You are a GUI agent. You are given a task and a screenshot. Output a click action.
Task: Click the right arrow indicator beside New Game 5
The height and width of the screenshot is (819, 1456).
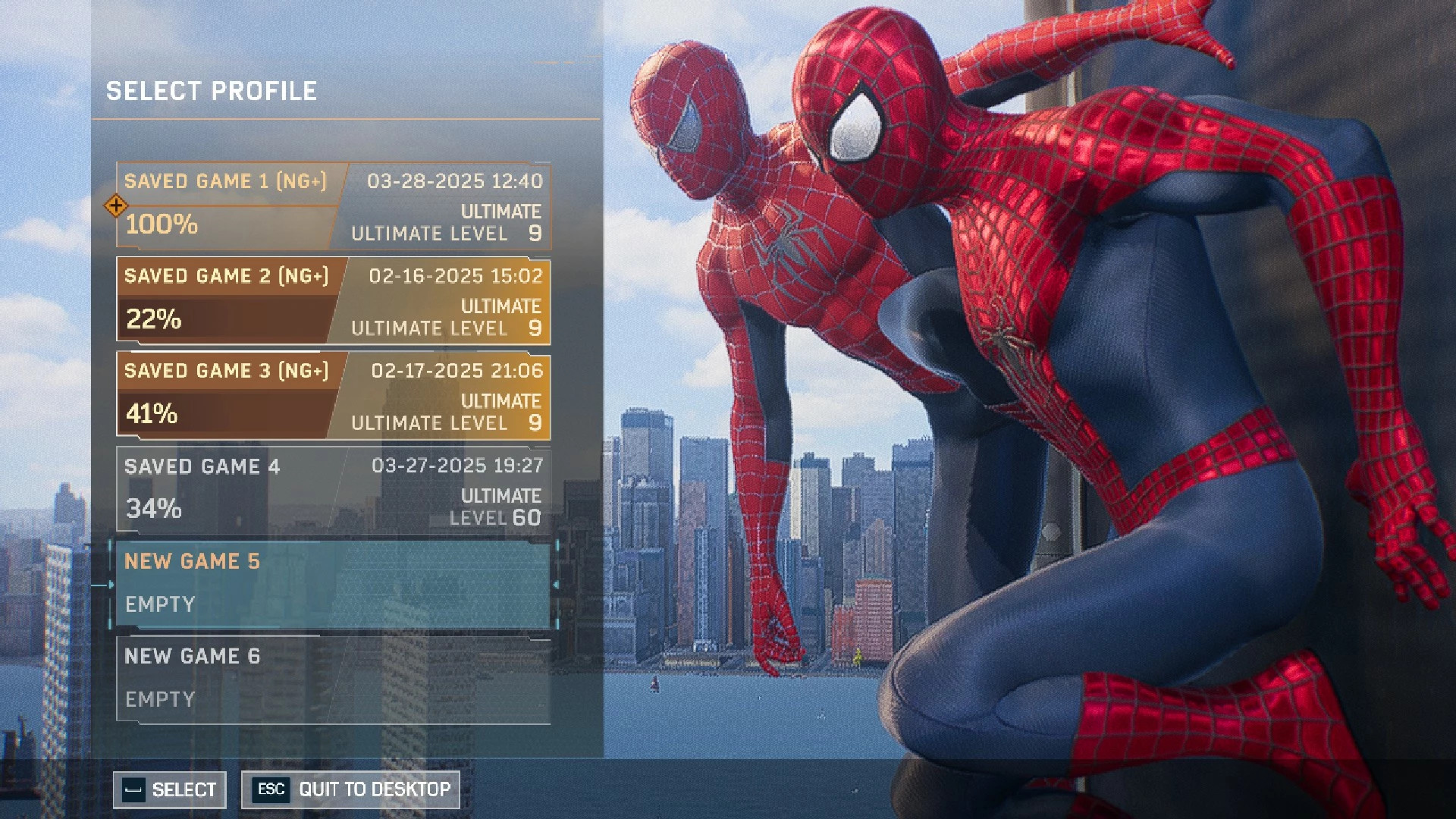click(x=557, y=584)
